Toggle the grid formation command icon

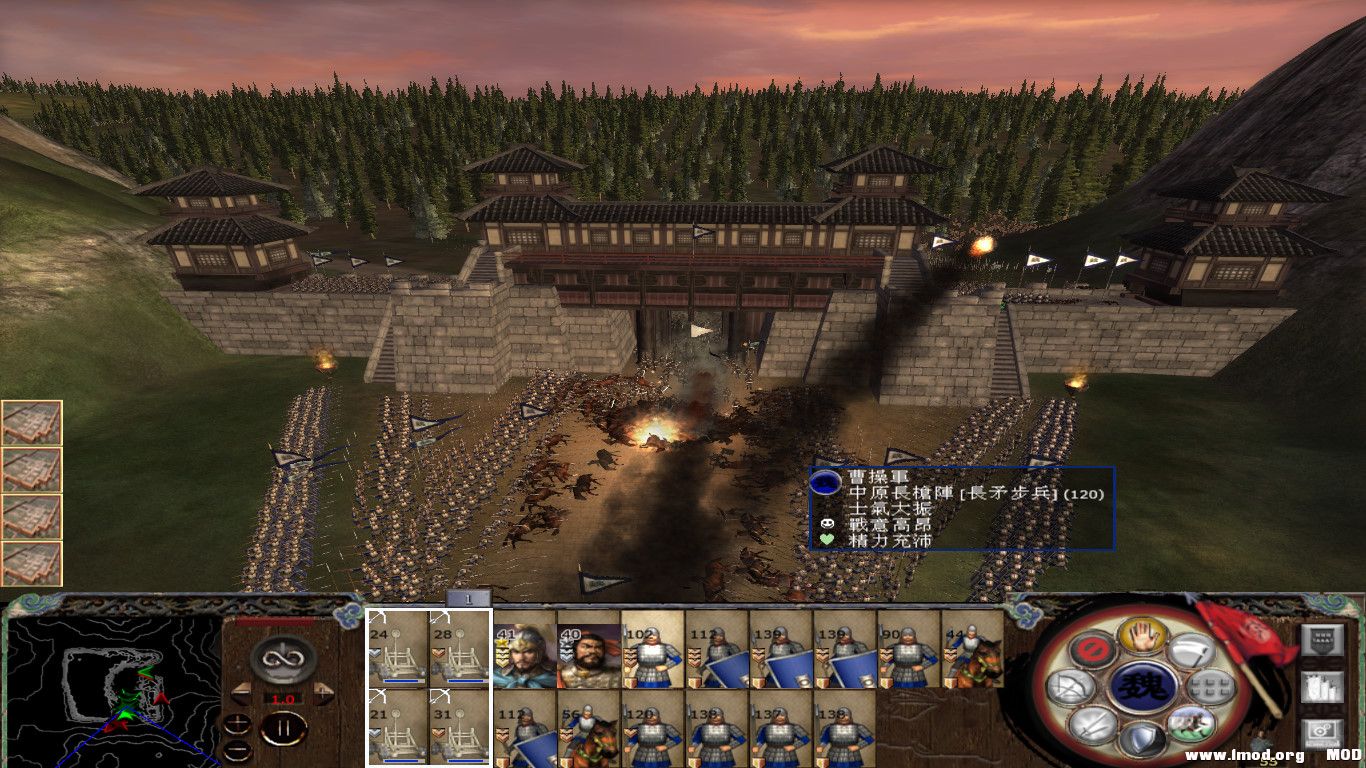tap(1212, 687)
